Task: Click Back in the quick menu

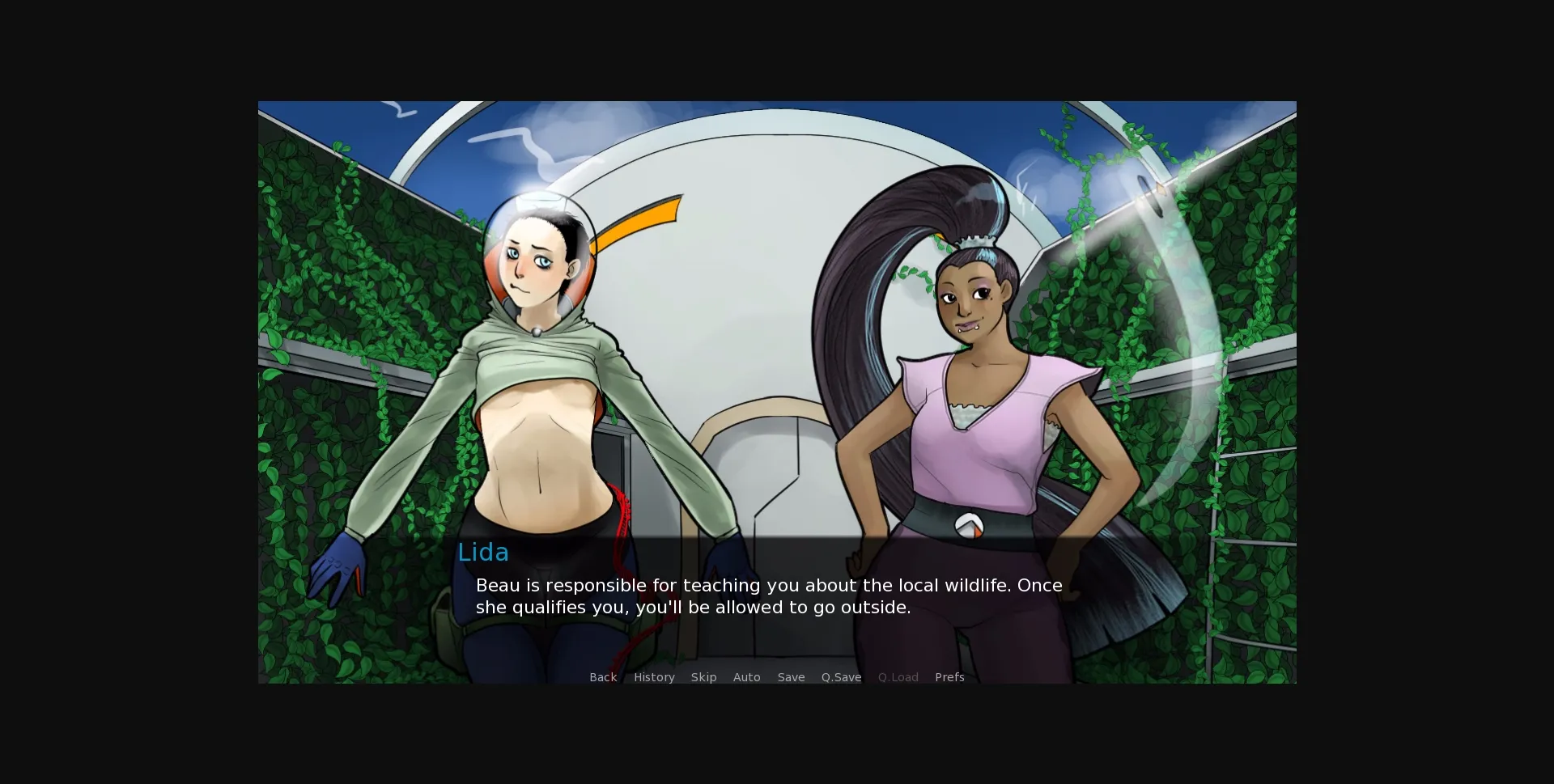Action: [x=602, y=677]
